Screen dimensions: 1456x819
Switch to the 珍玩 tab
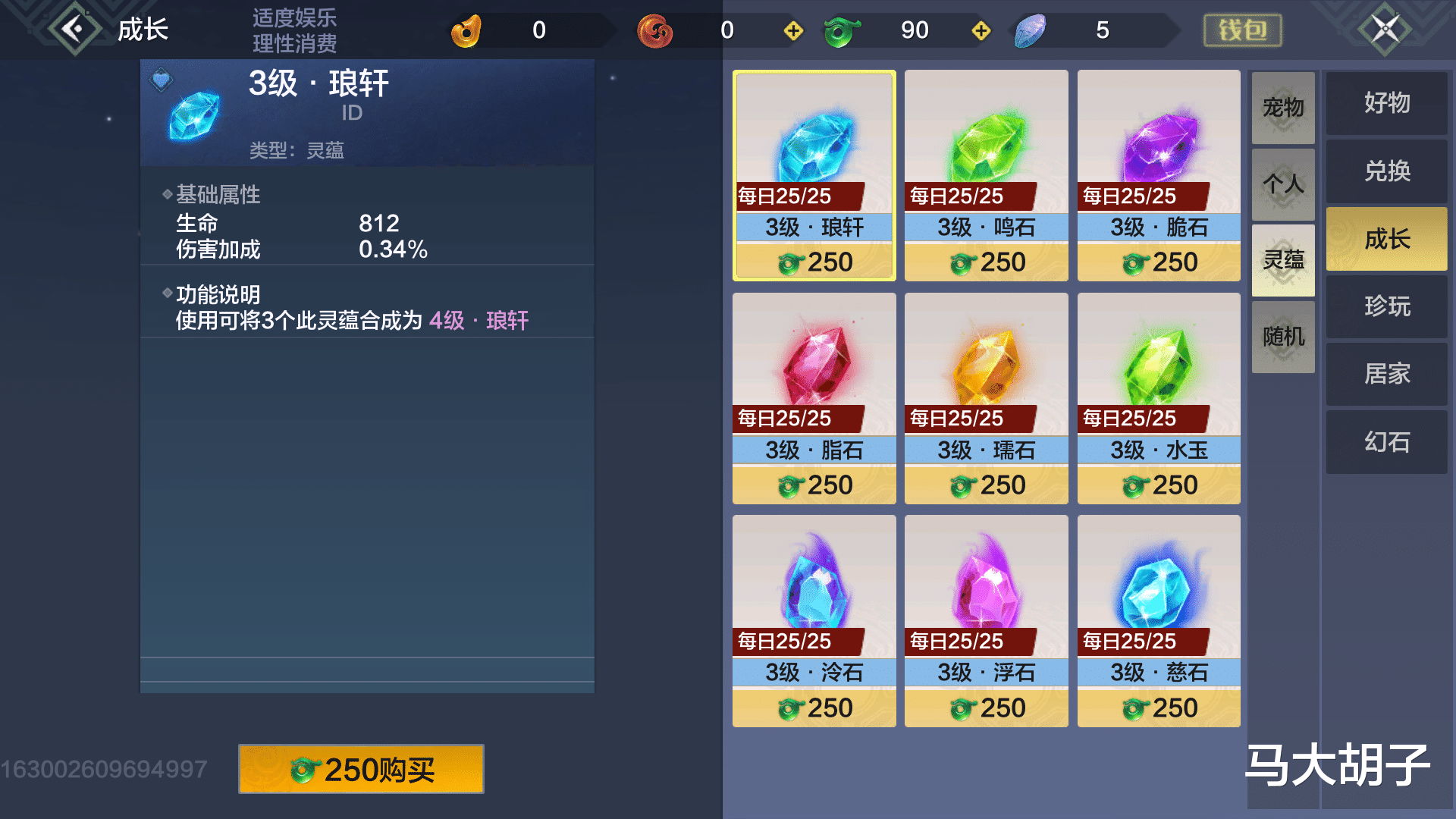coord(1385,306)
